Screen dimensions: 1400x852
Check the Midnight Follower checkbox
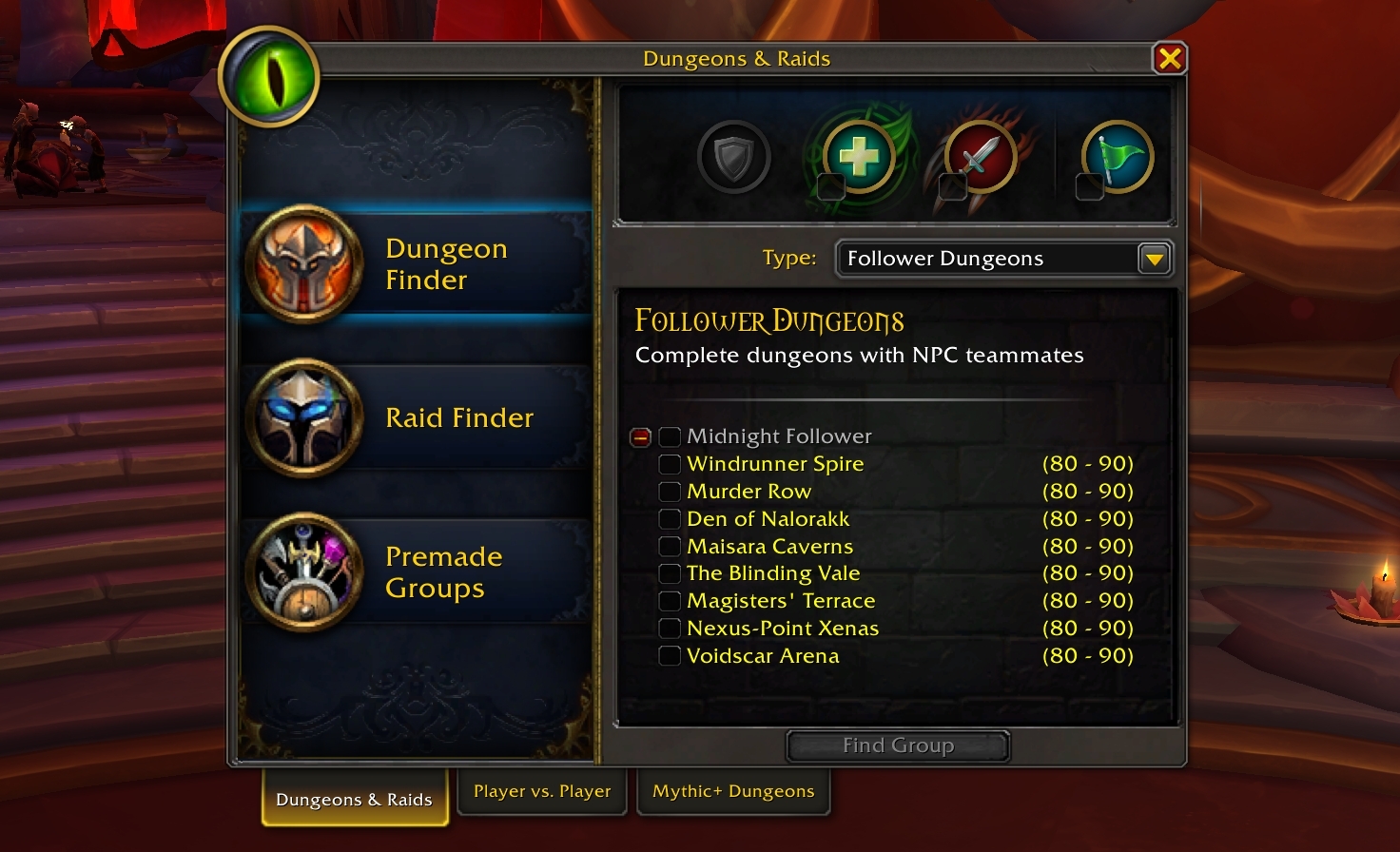[670, 436]
